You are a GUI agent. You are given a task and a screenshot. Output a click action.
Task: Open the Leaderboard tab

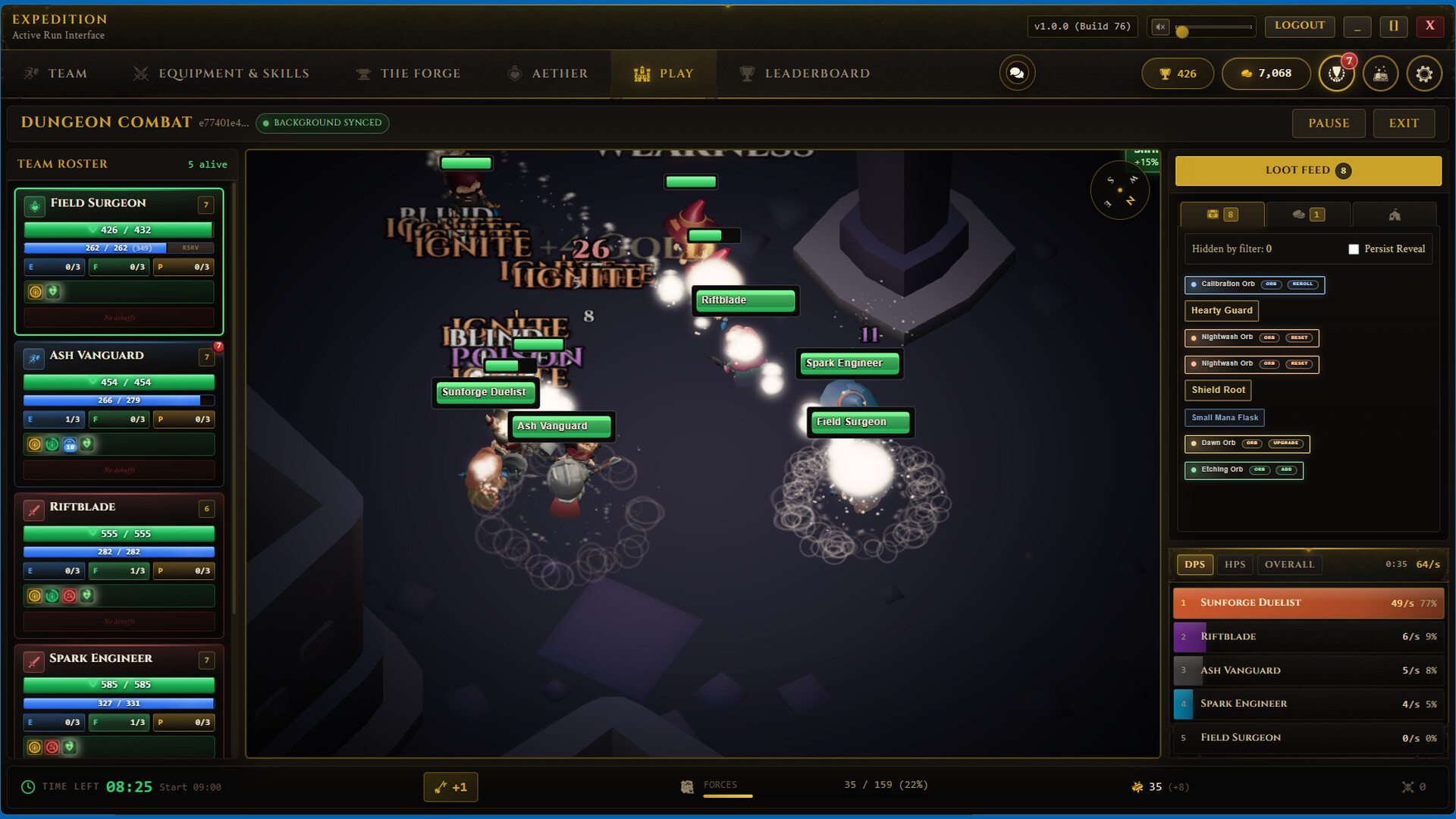click(805, 73)
